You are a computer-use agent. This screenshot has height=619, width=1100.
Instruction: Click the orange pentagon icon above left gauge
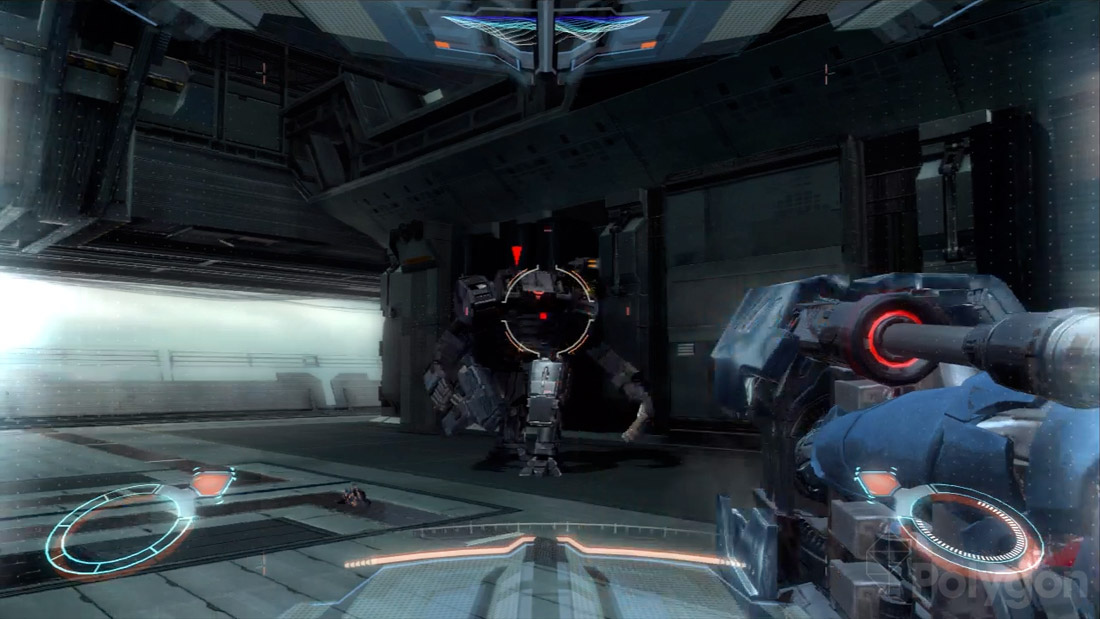point(211,483)
